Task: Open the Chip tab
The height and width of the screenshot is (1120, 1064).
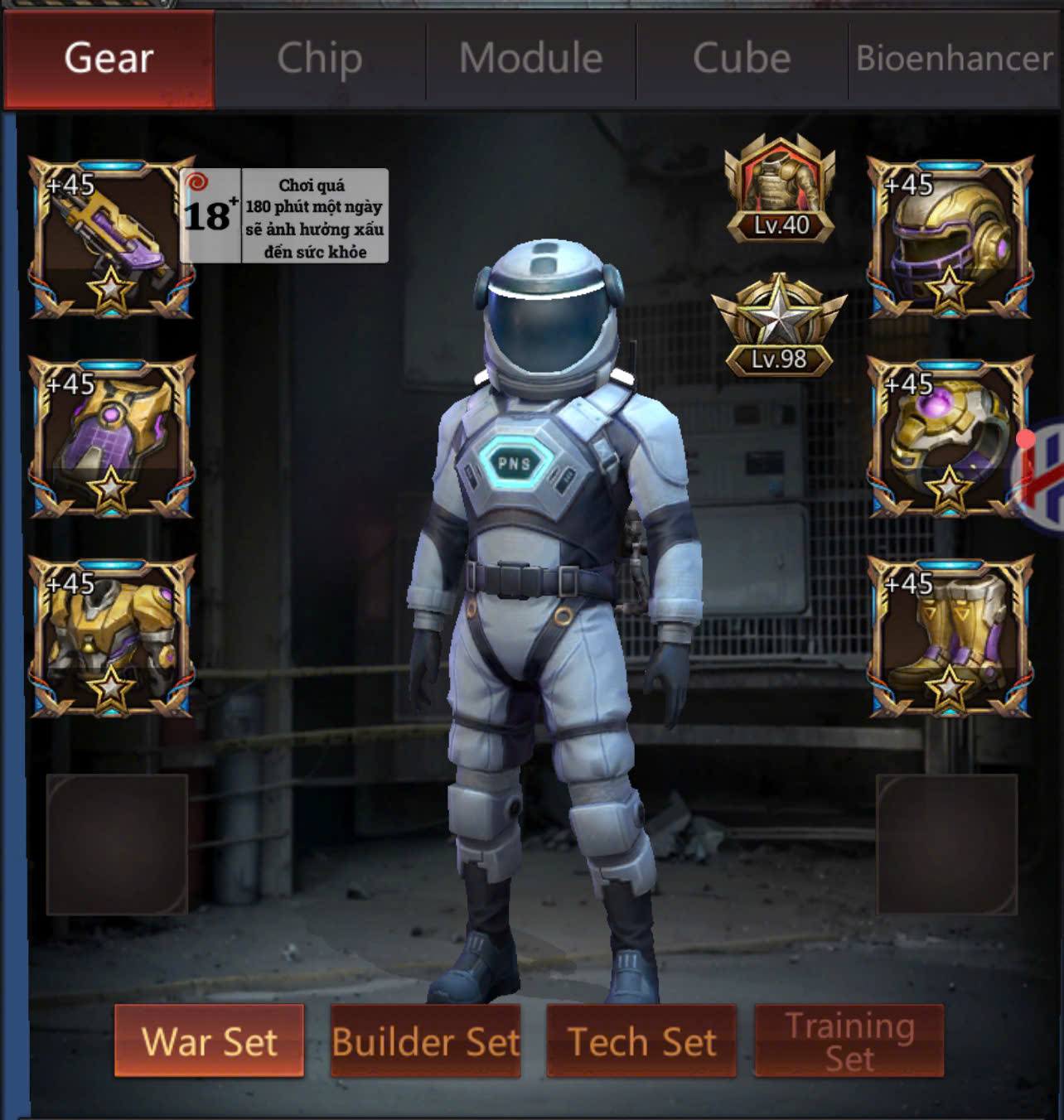Action: (x=320, y=60)
